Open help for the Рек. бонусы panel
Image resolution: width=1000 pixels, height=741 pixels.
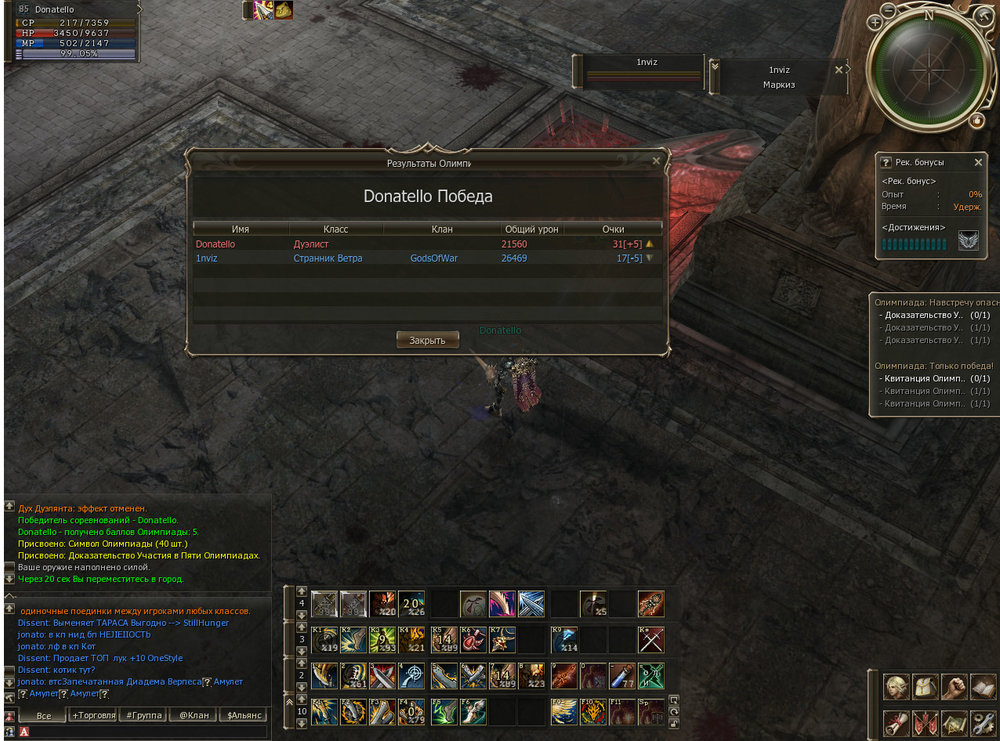[x=886, y=162]
